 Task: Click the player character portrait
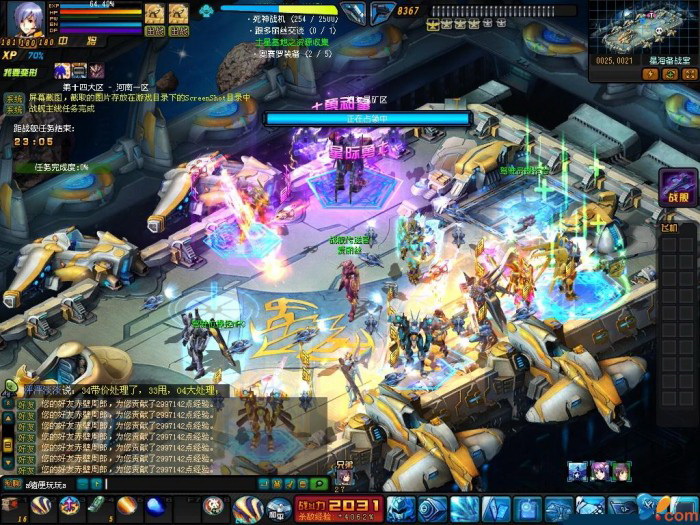coord(26,20)
